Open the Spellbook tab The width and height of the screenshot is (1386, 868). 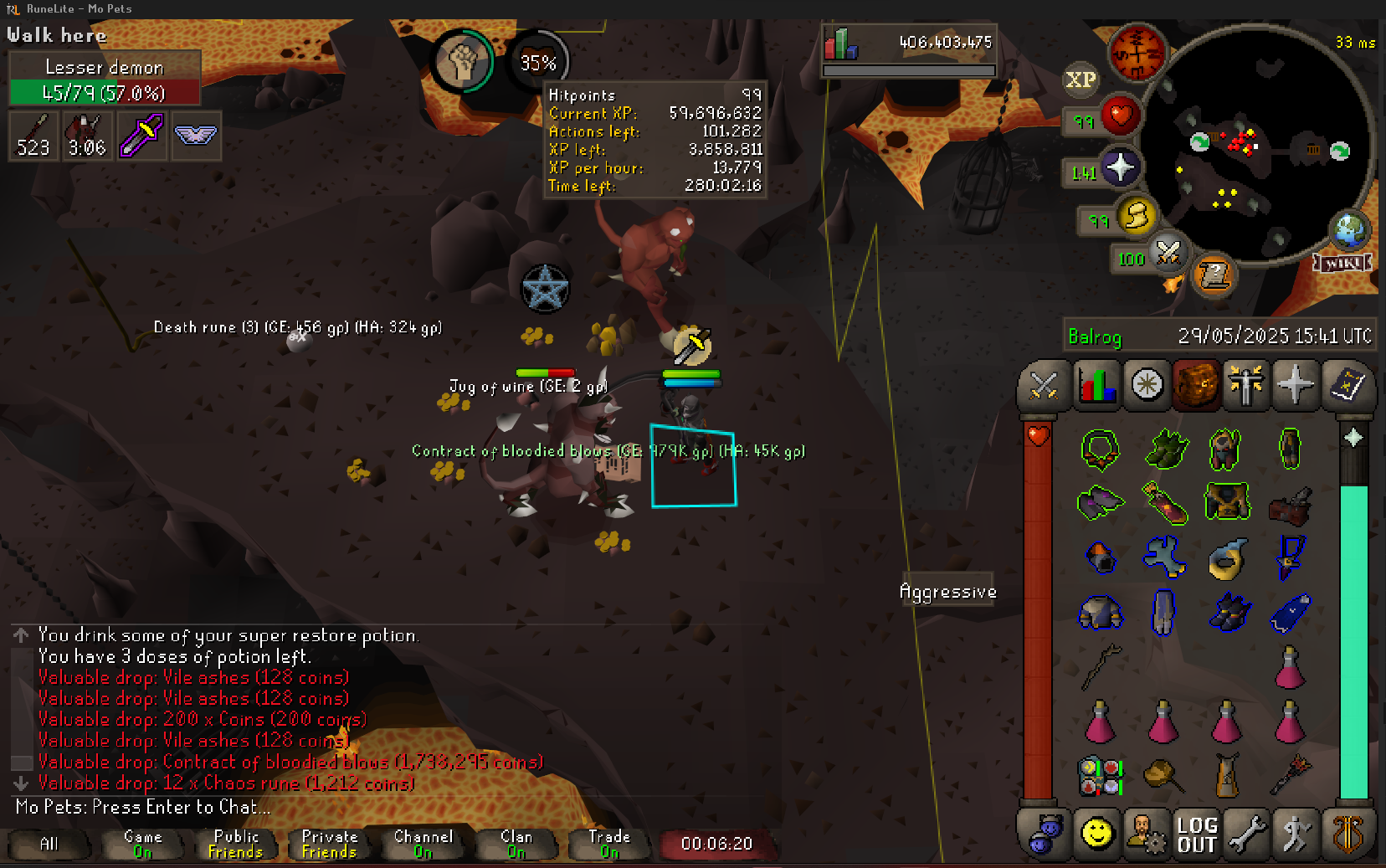click(1347, 386)
